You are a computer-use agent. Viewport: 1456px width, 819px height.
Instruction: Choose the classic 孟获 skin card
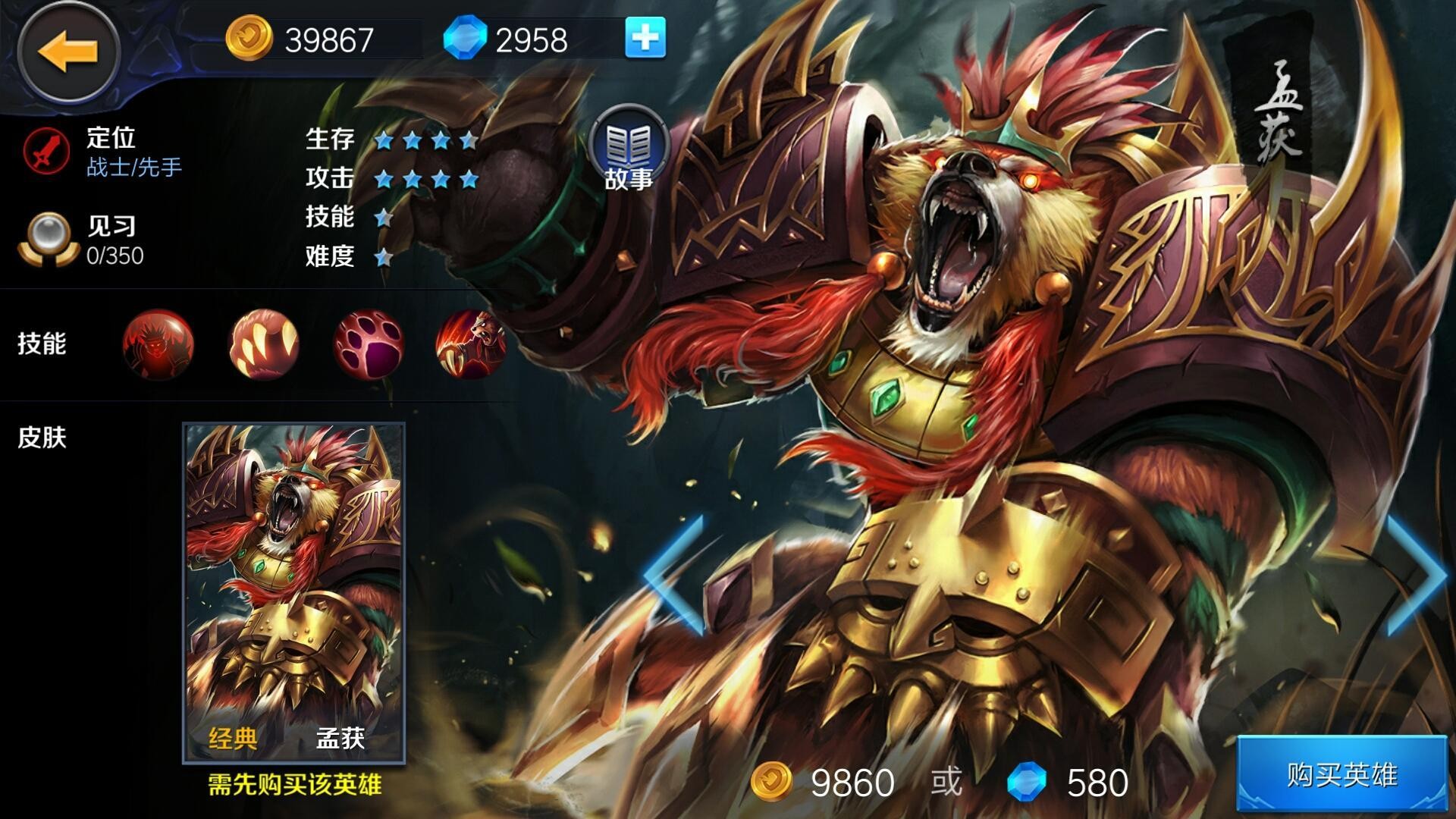[x=294, y=592]
